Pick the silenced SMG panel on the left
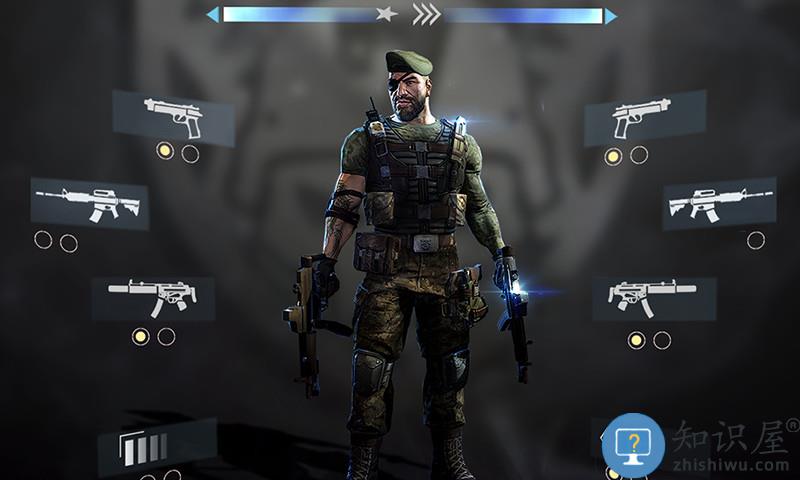This screenshot has height=480, width=800. (x=153, y=297)
